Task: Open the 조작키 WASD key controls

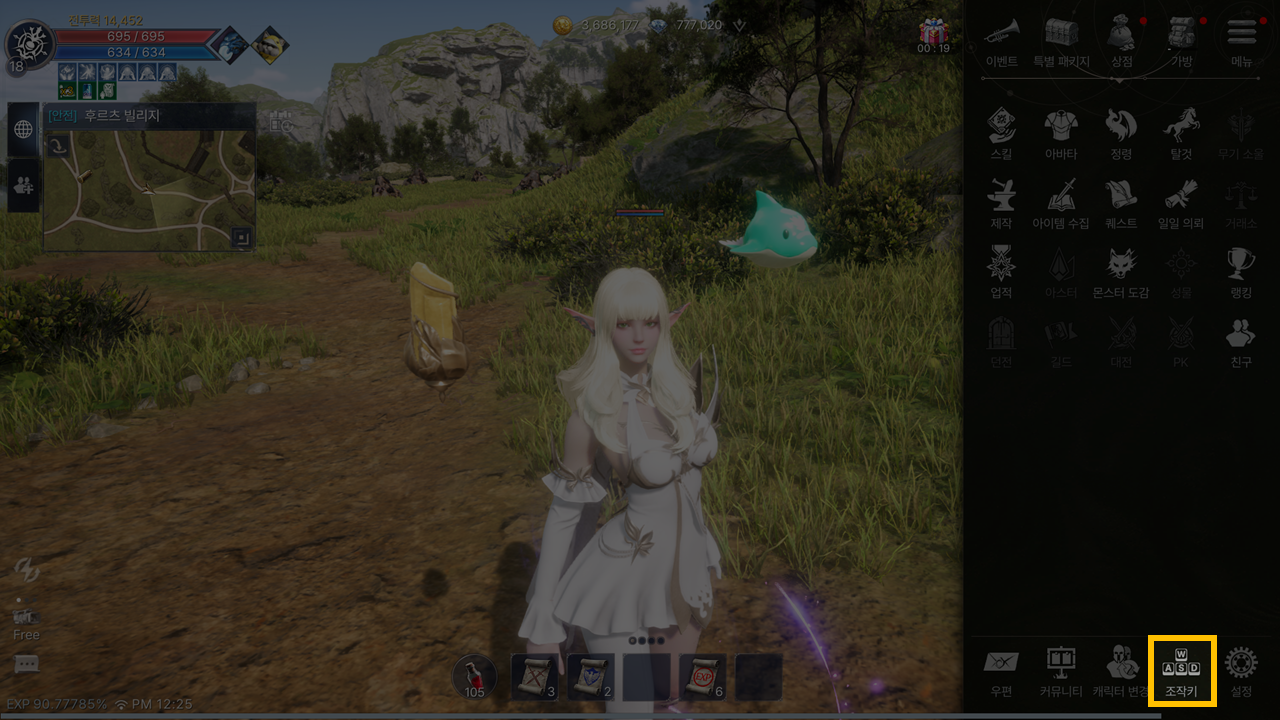Action: (1181, 669)
